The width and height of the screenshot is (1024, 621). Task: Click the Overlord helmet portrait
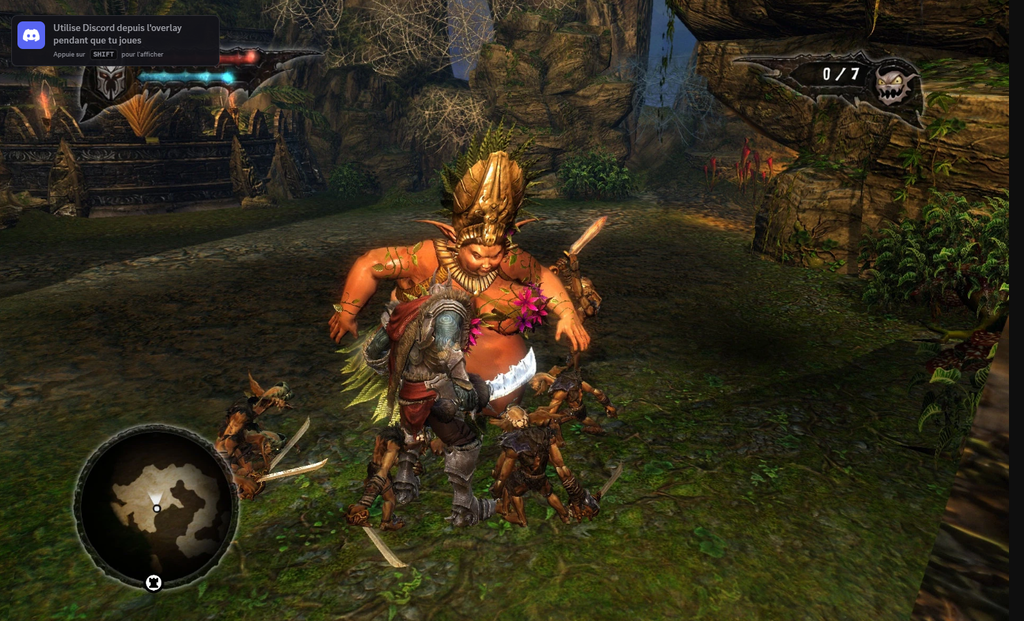112,82
